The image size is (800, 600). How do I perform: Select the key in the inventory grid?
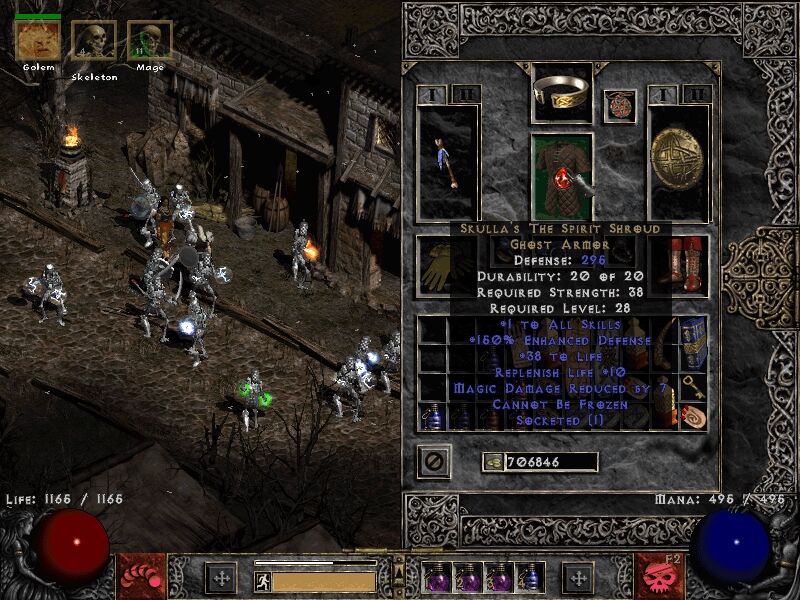coord(692,386)
